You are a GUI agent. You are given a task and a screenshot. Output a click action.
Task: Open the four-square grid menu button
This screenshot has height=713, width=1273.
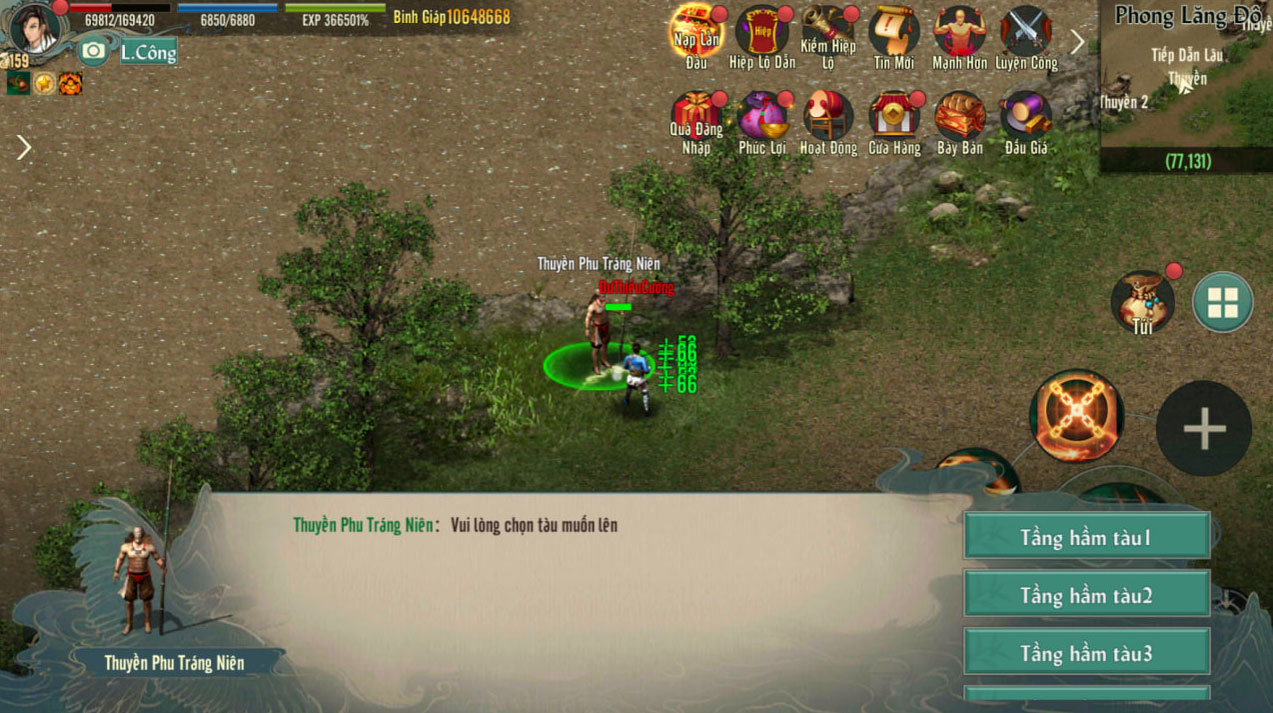point(1222,302)
